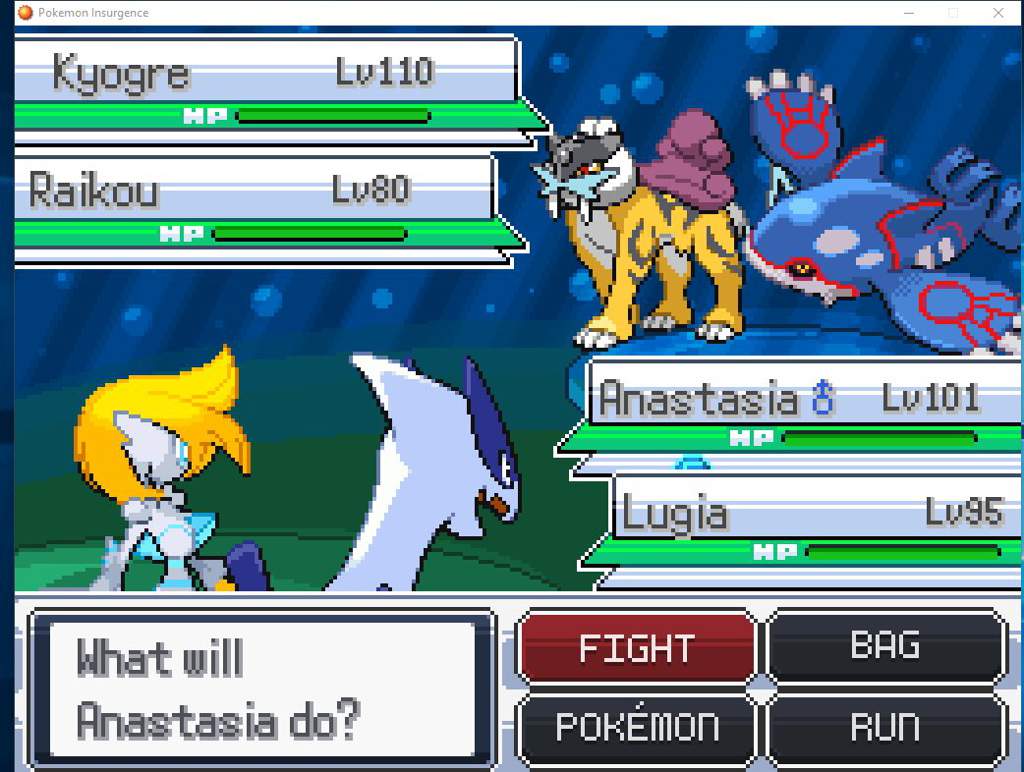Image resolution: width=1024 pixels, height=772 pixels.
Task: Open the BAG menu
Action: point(886,646)
